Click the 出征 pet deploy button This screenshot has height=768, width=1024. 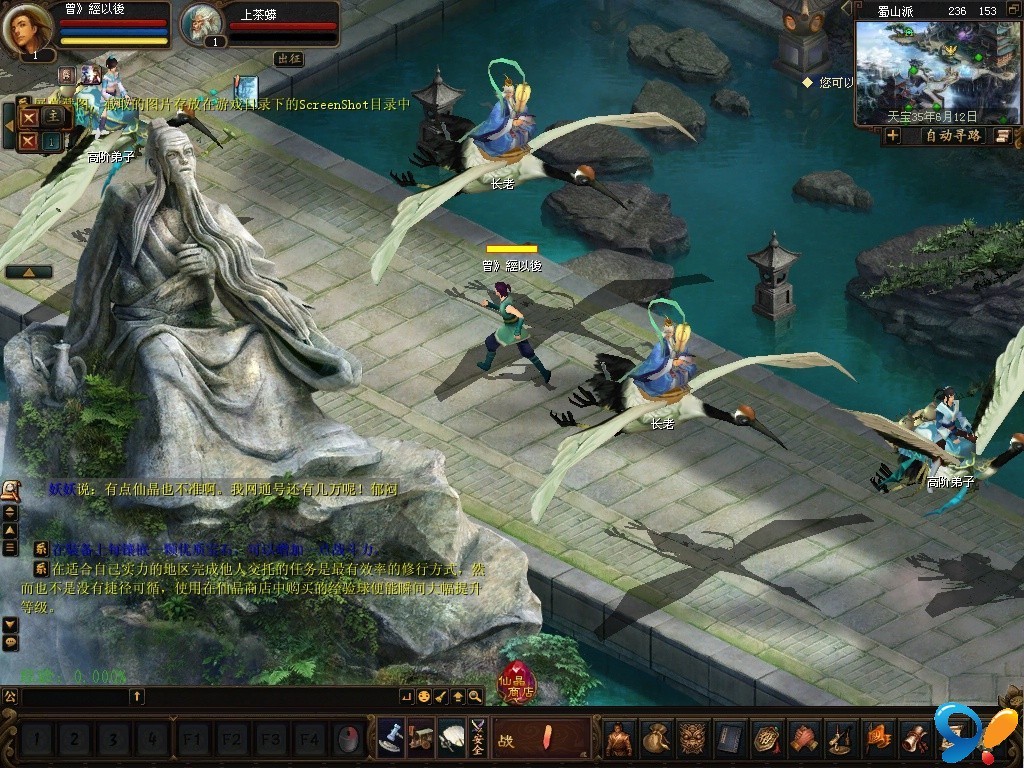[x=289, y=59]
